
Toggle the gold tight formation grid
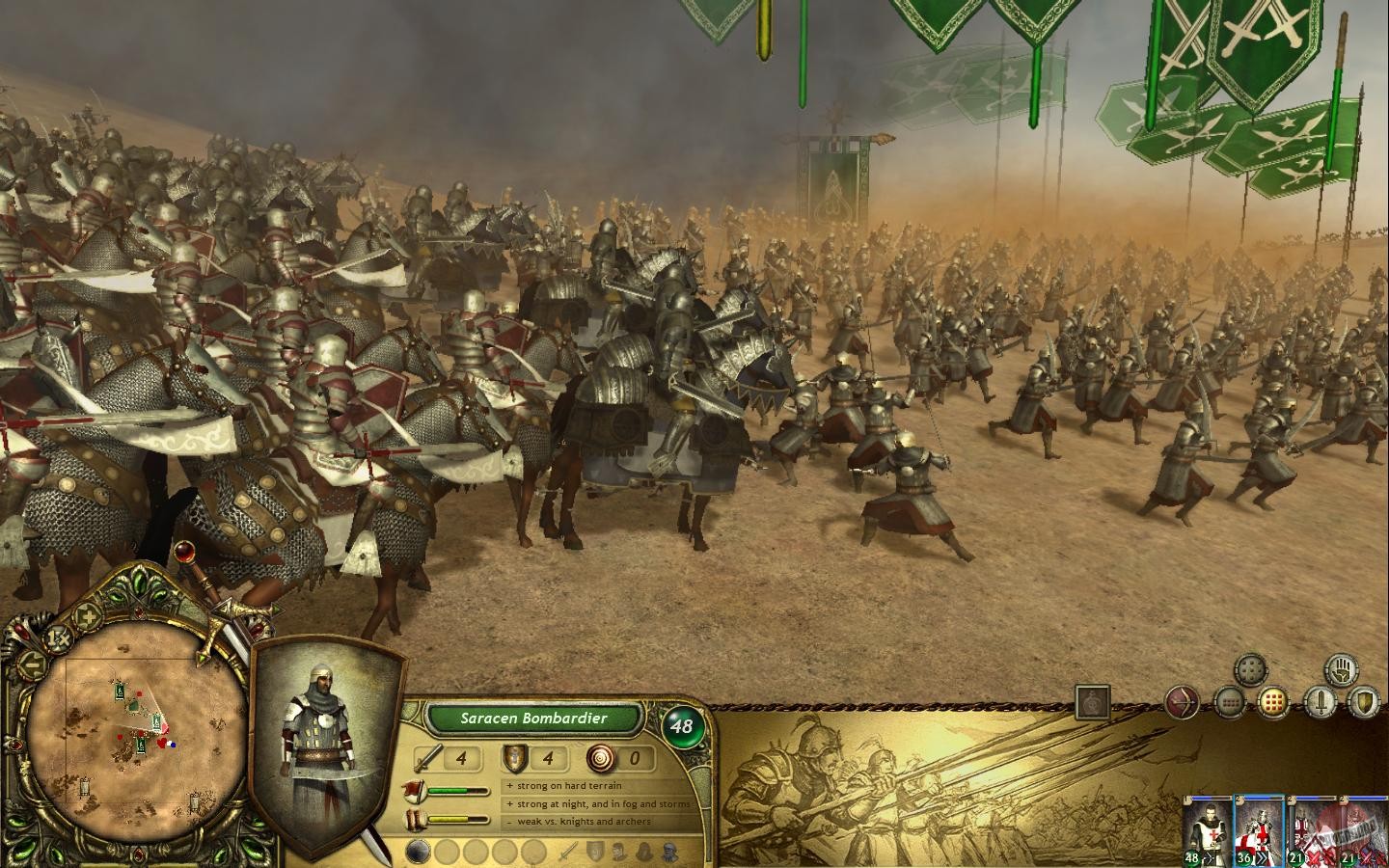(x=1274, y=701)
